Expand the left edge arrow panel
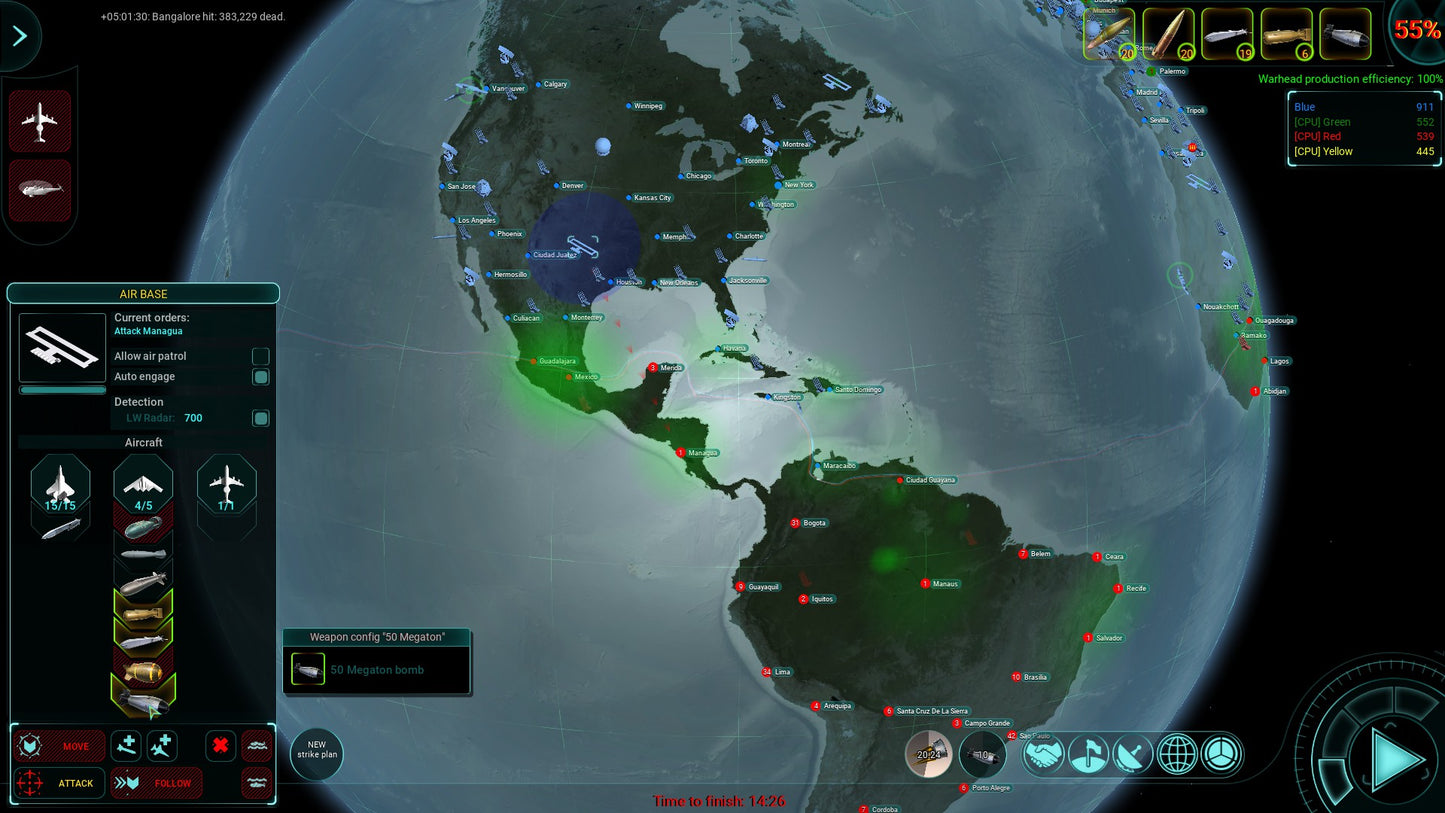 (19, 35)
